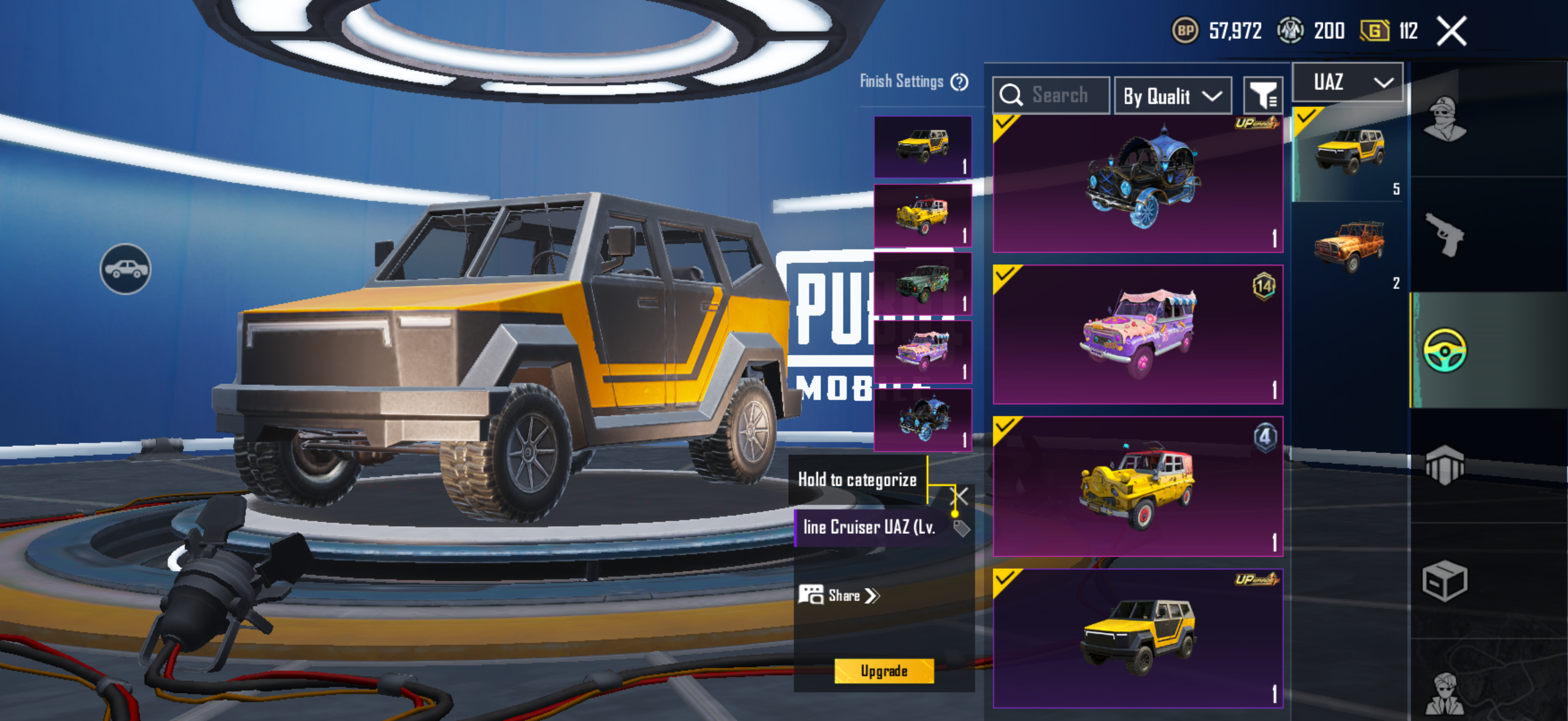
Task: Select the pink candy UAZ skin card
Action: coord(1137,334)
